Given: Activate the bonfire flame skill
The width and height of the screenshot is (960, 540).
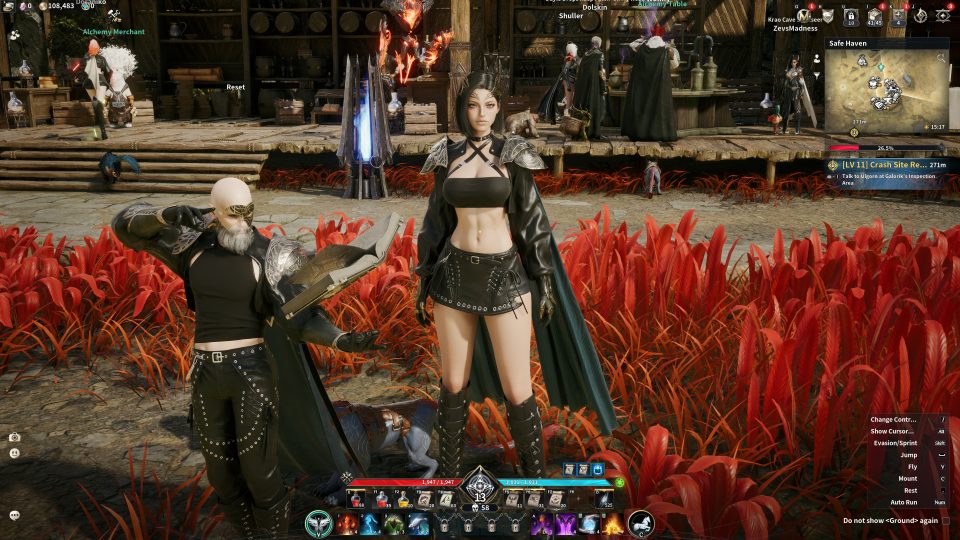Looking at the screenshot, I should point(612,524).
